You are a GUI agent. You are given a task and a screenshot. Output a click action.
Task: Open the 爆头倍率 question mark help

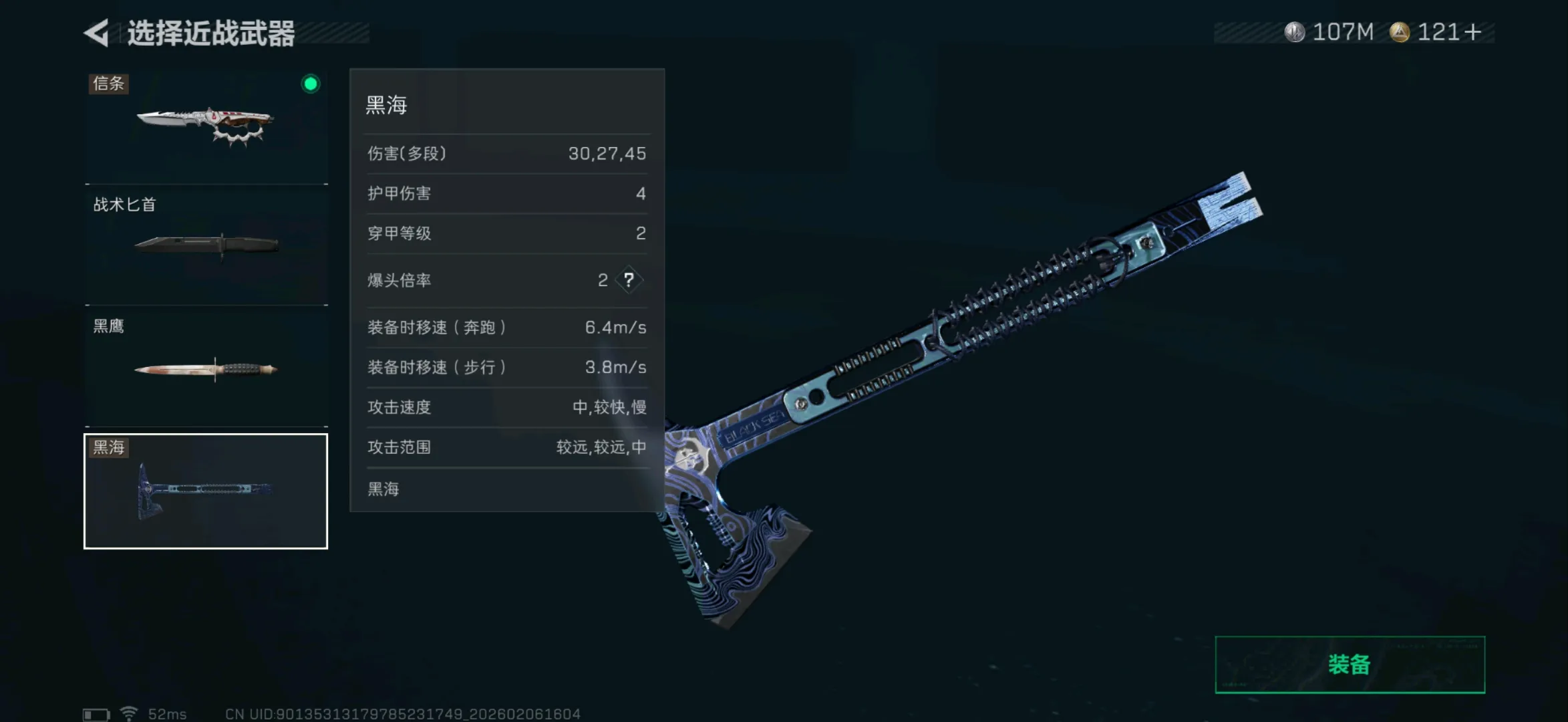pos(629,280)
